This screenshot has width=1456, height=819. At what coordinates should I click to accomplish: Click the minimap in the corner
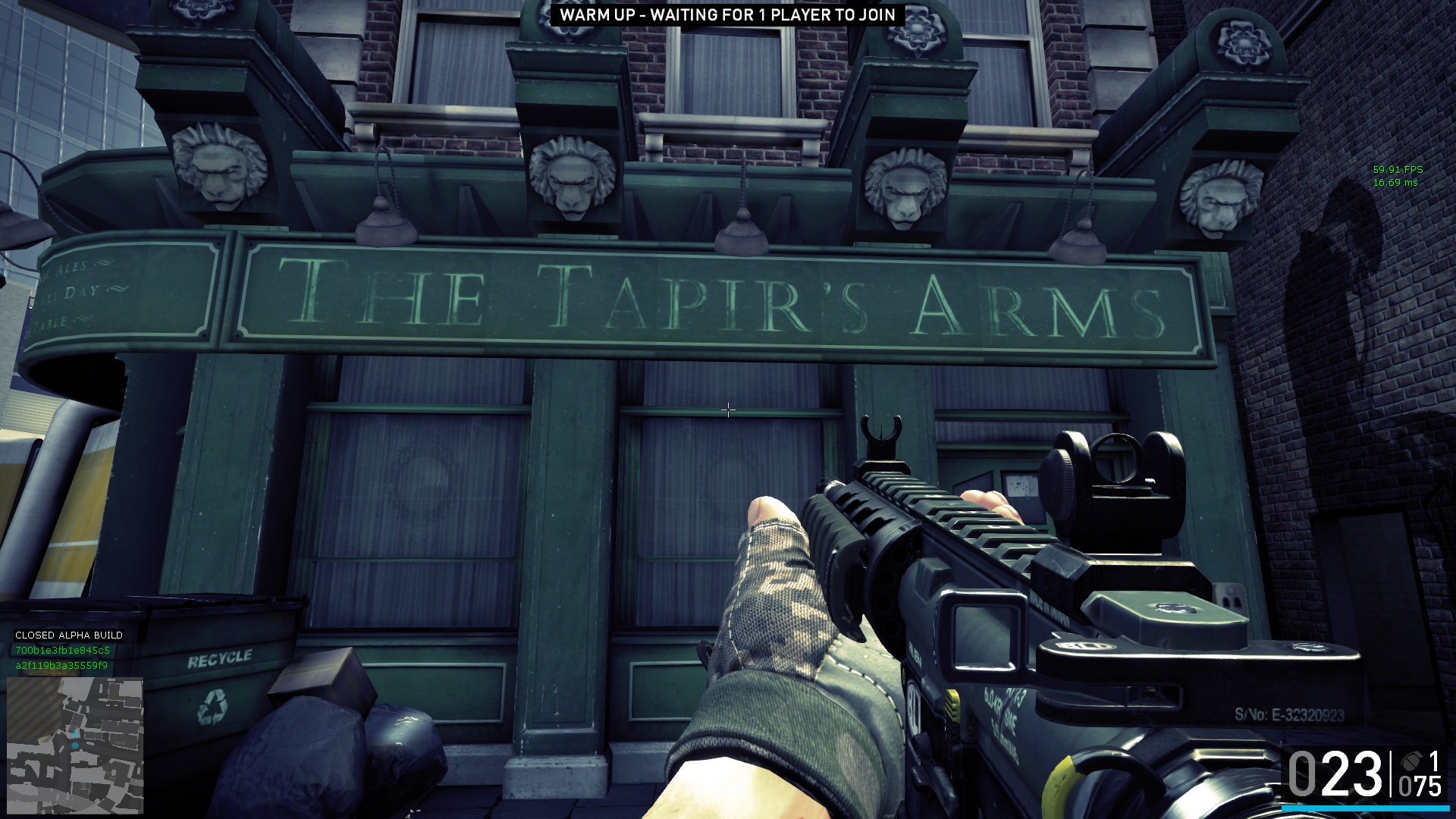tap(75, 745)
